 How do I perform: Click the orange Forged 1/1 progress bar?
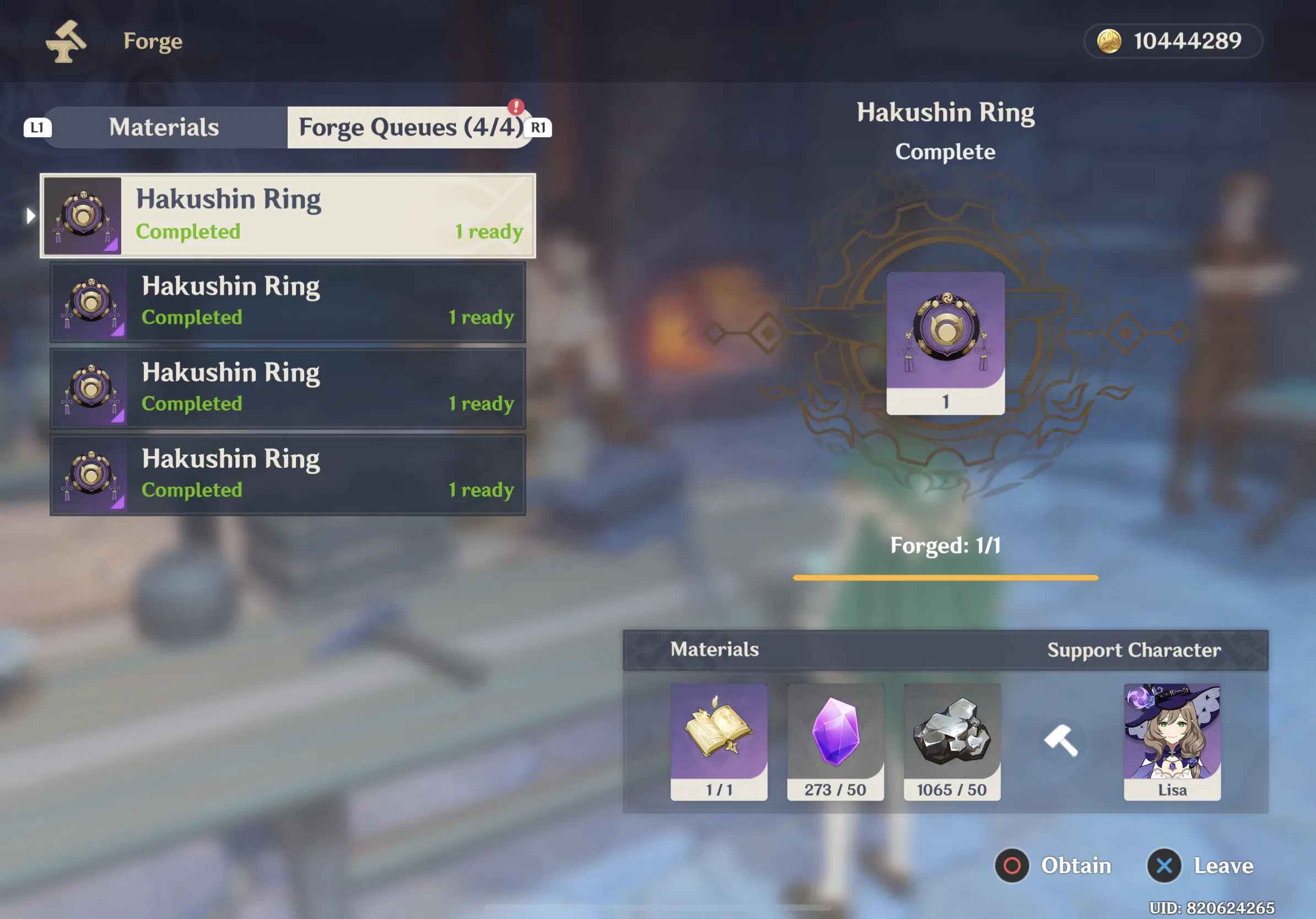point(945,577)
